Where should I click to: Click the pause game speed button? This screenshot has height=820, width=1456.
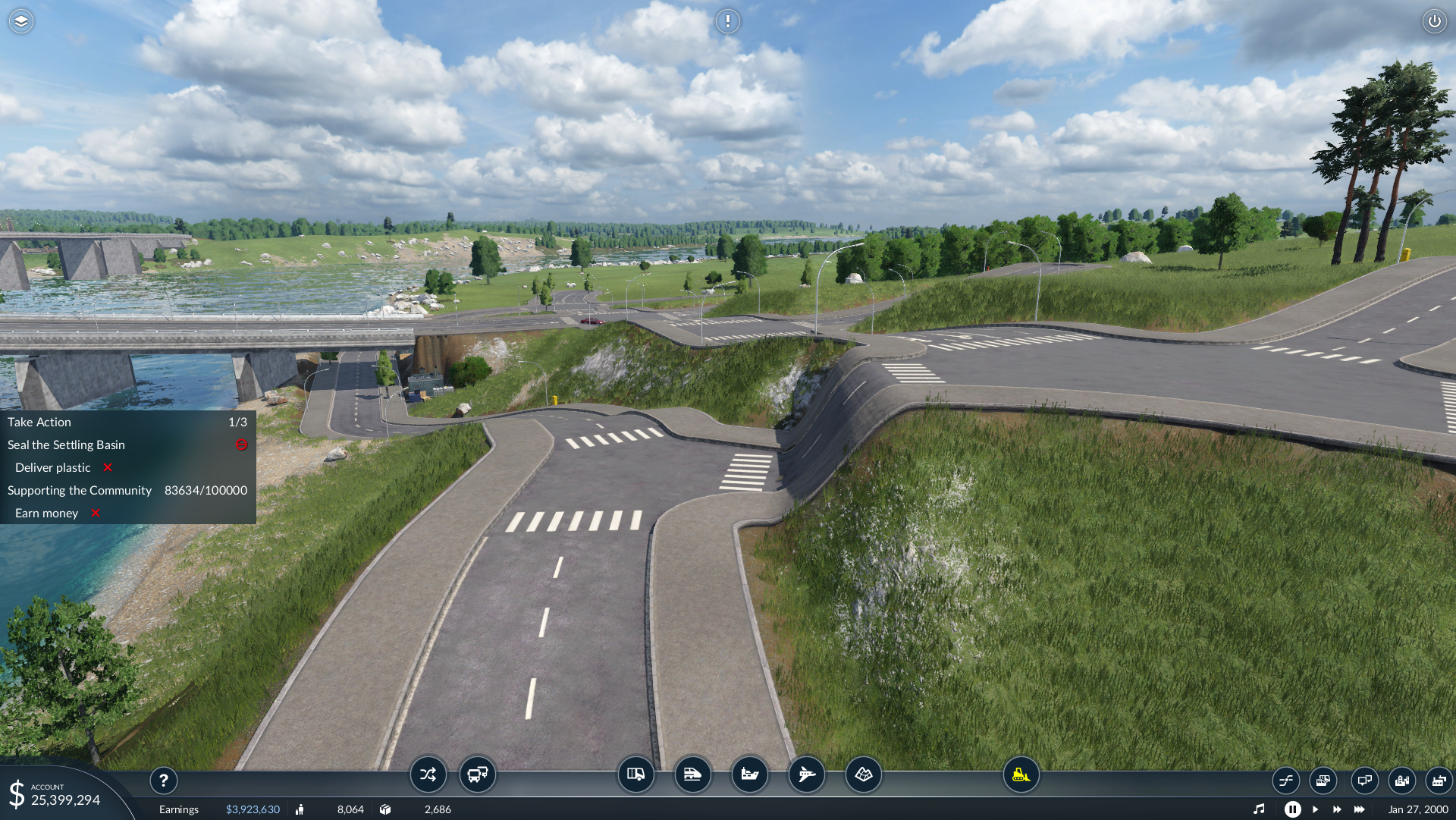(x=1292, y=809)
